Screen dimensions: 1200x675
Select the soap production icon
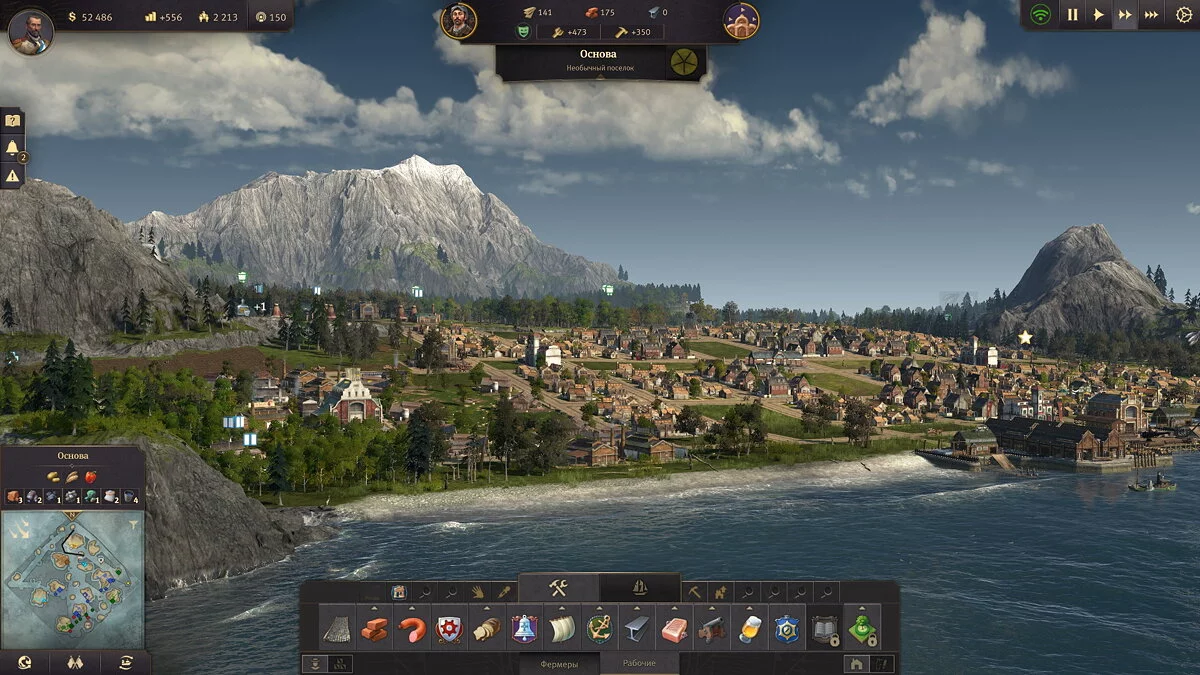[673, 629]
